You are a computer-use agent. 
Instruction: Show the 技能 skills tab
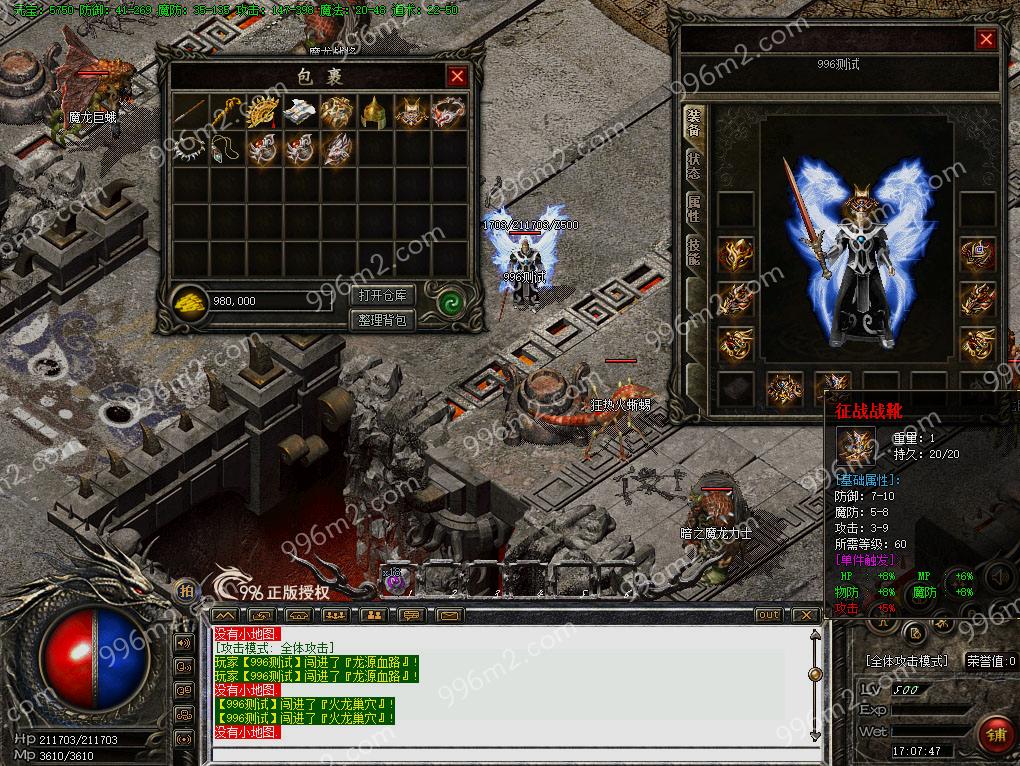(x=693, y=251)
